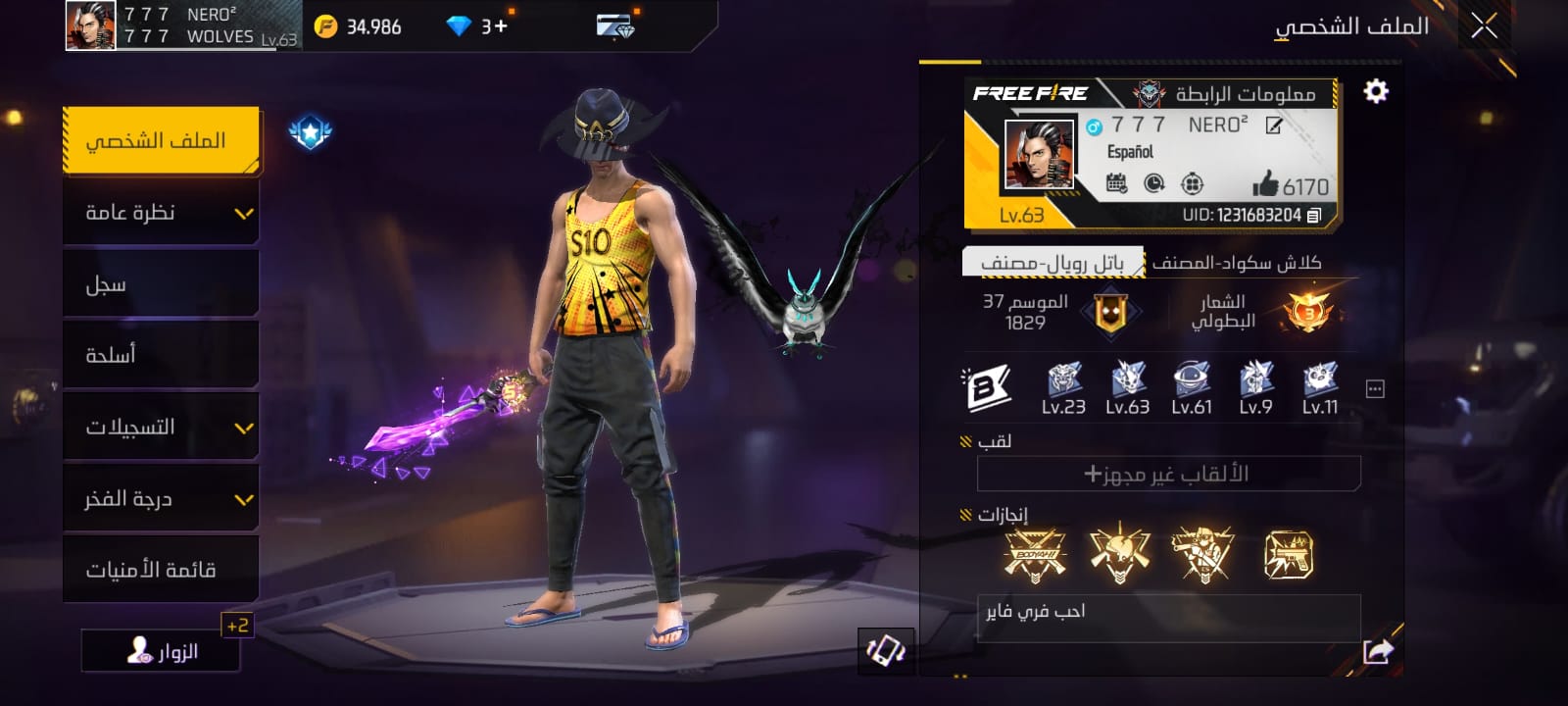Viewport: 1568px width, 706px height.
Task: Expand the التسجيلات menu entry
Action: (161, 427)
